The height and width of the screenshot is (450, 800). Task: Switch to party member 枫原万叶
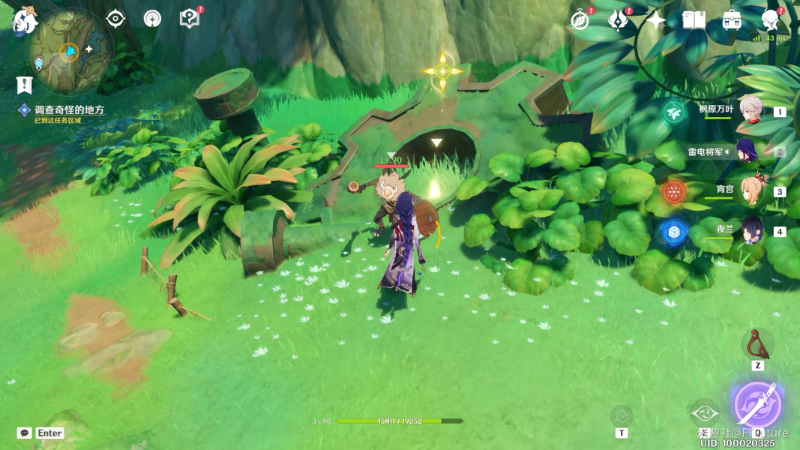click(752, 112)
